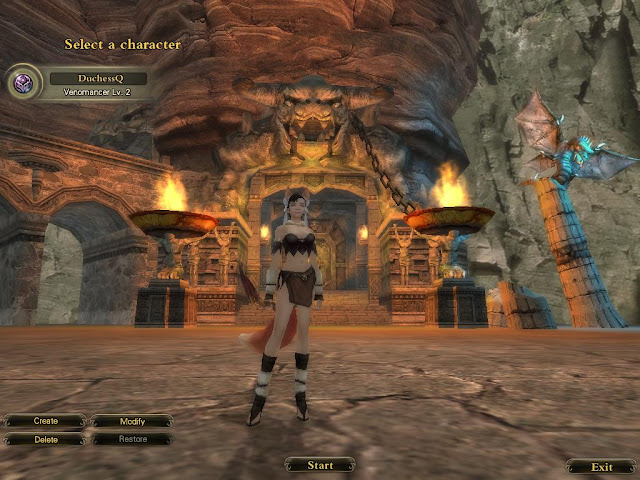
Task: Exit the character select screen
Action: tap(600, 466)
